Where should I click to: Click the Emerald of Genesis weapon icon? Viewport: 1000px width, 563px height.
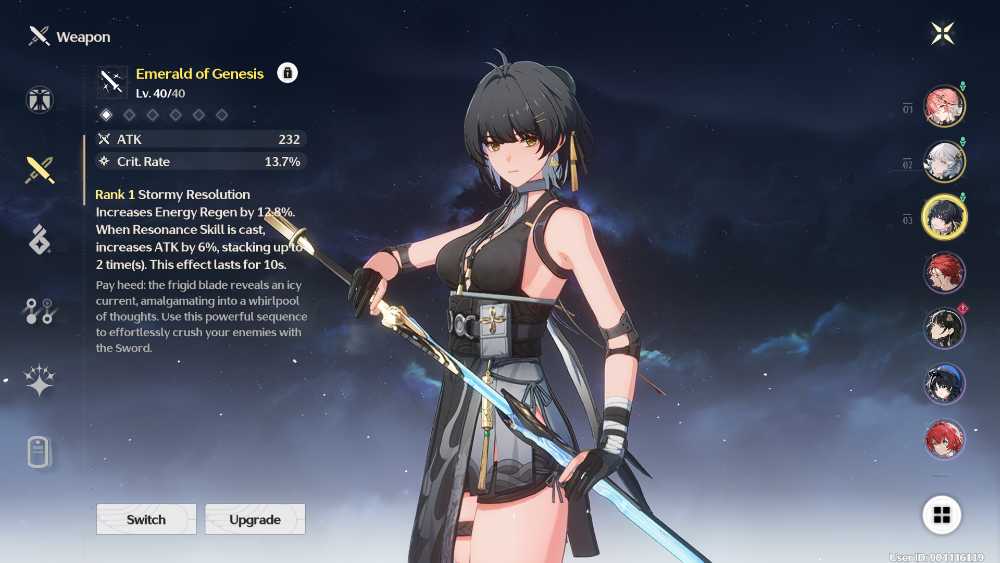[112, 82]
